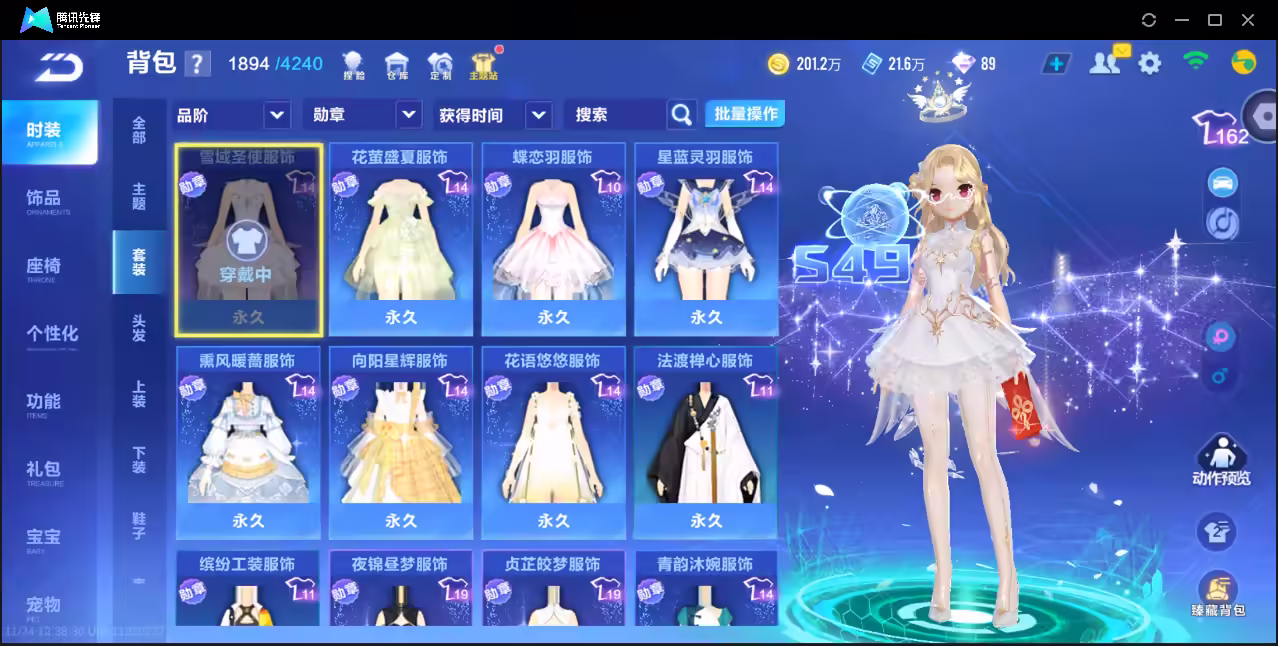Select the 花萤盛夏服饰 outfit

point(400,240)
